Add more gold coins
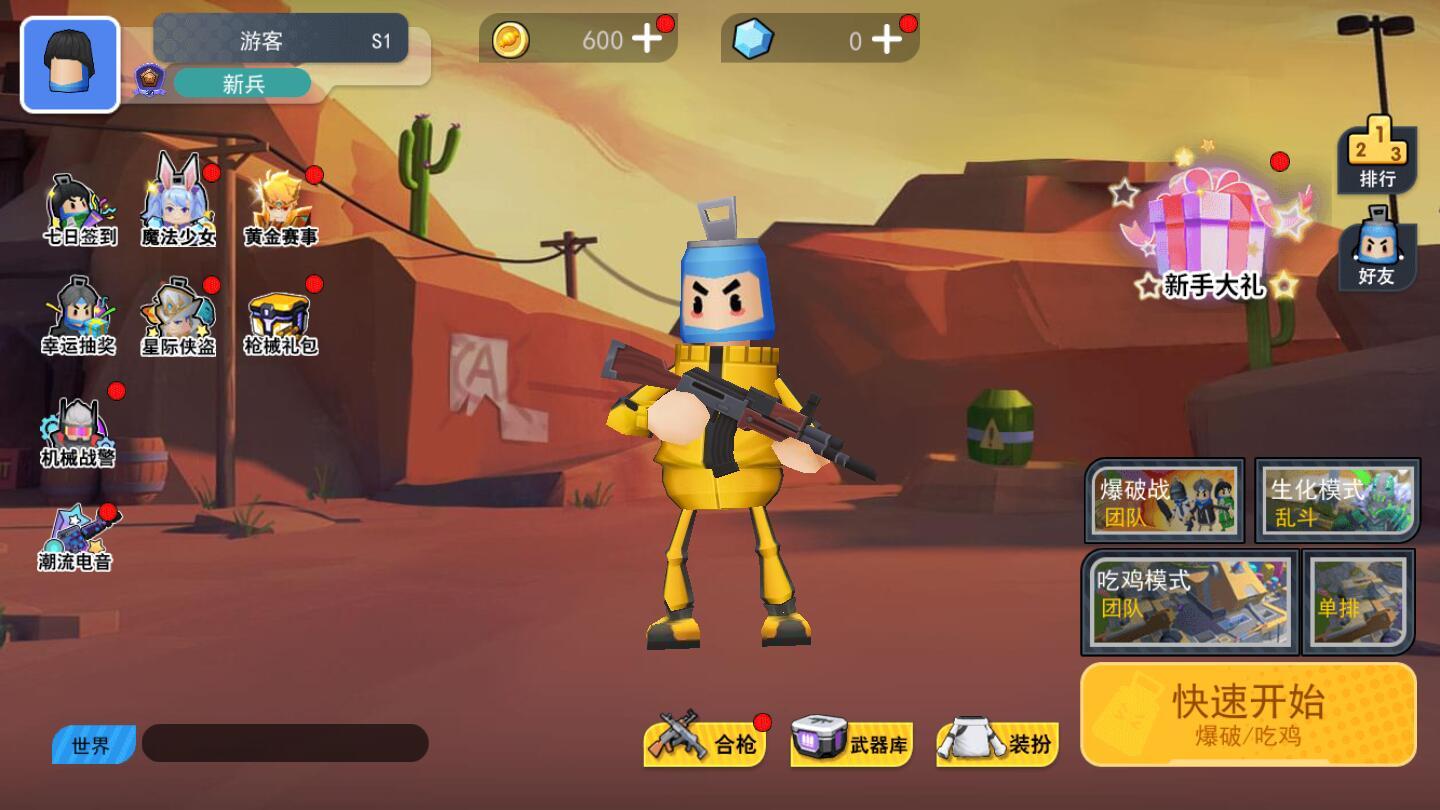 point(648,39)
